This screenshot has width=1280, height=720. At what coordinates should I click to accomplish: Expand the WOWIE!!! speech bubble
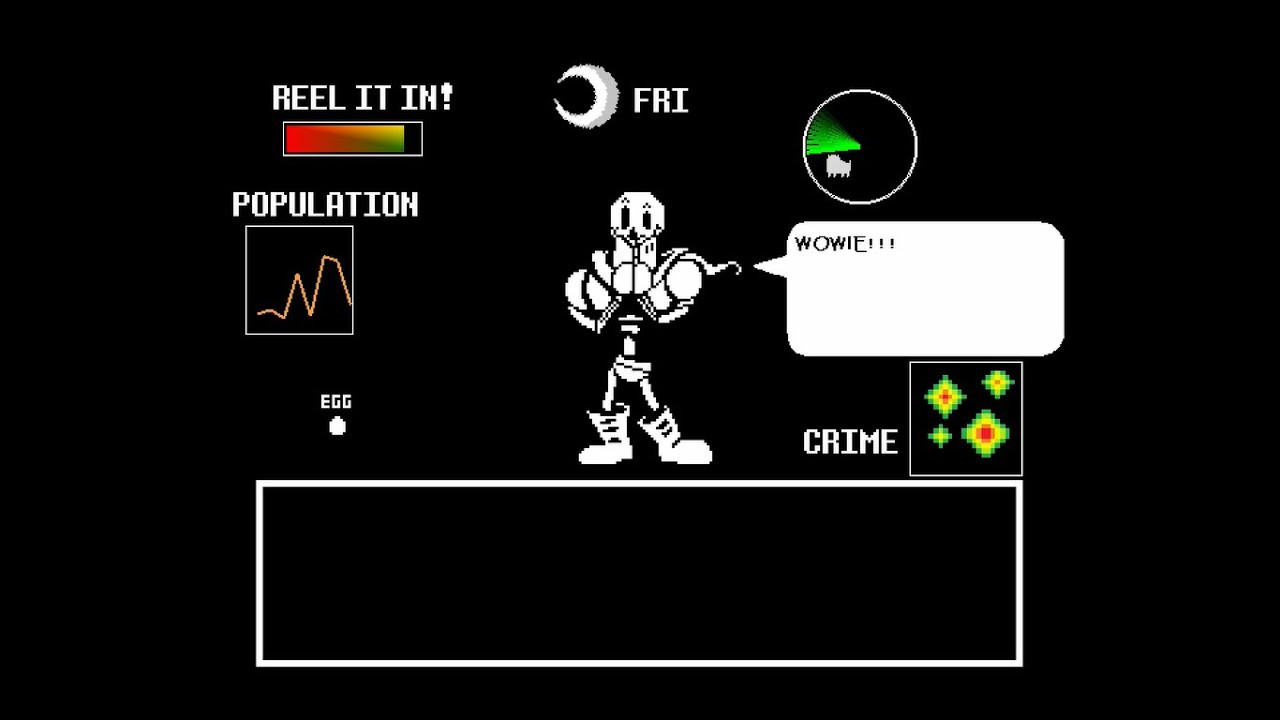[x=924, y=290]
